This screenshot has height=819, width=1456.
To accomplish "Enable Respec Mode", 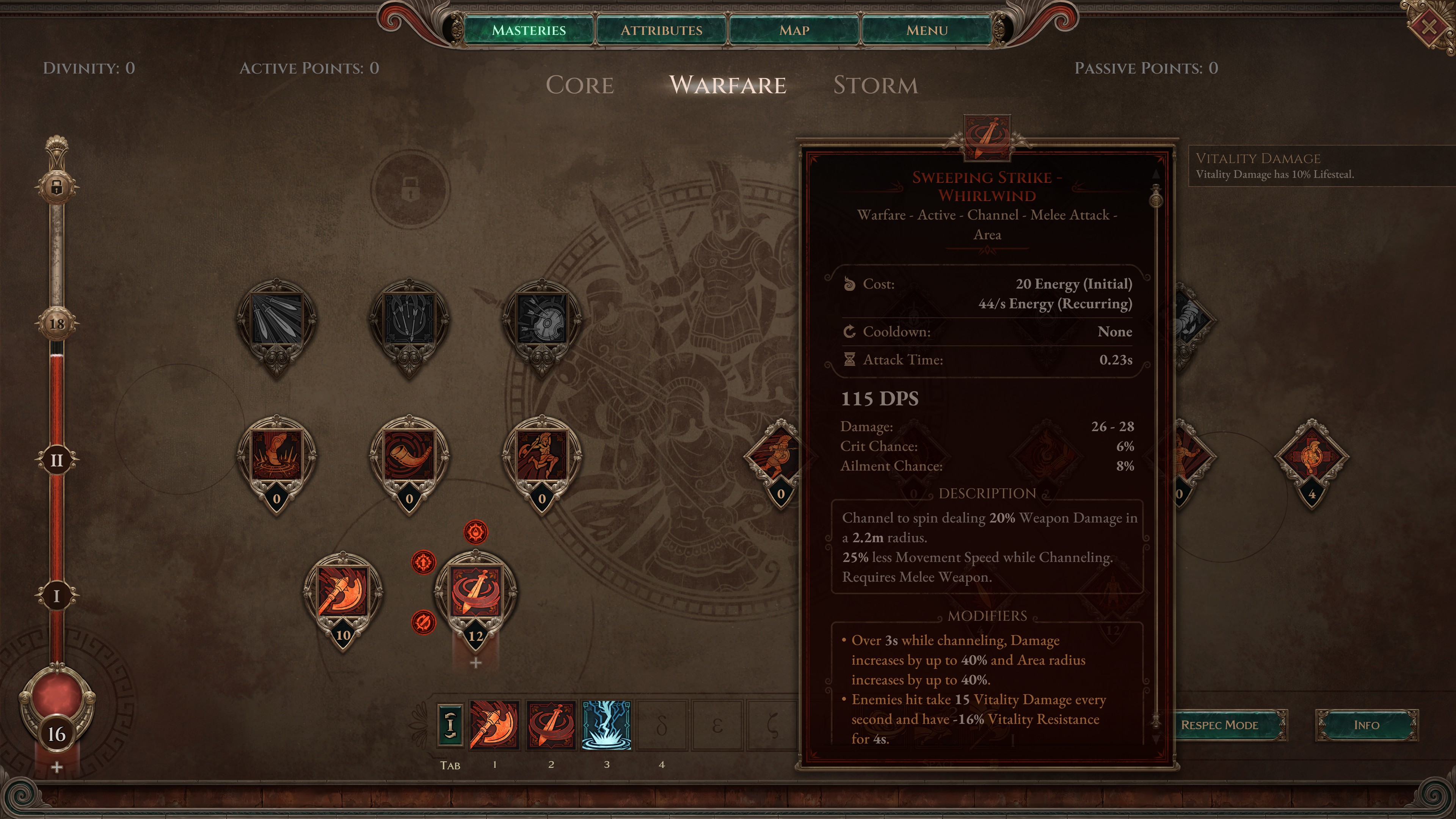I will coord(1219,725).
